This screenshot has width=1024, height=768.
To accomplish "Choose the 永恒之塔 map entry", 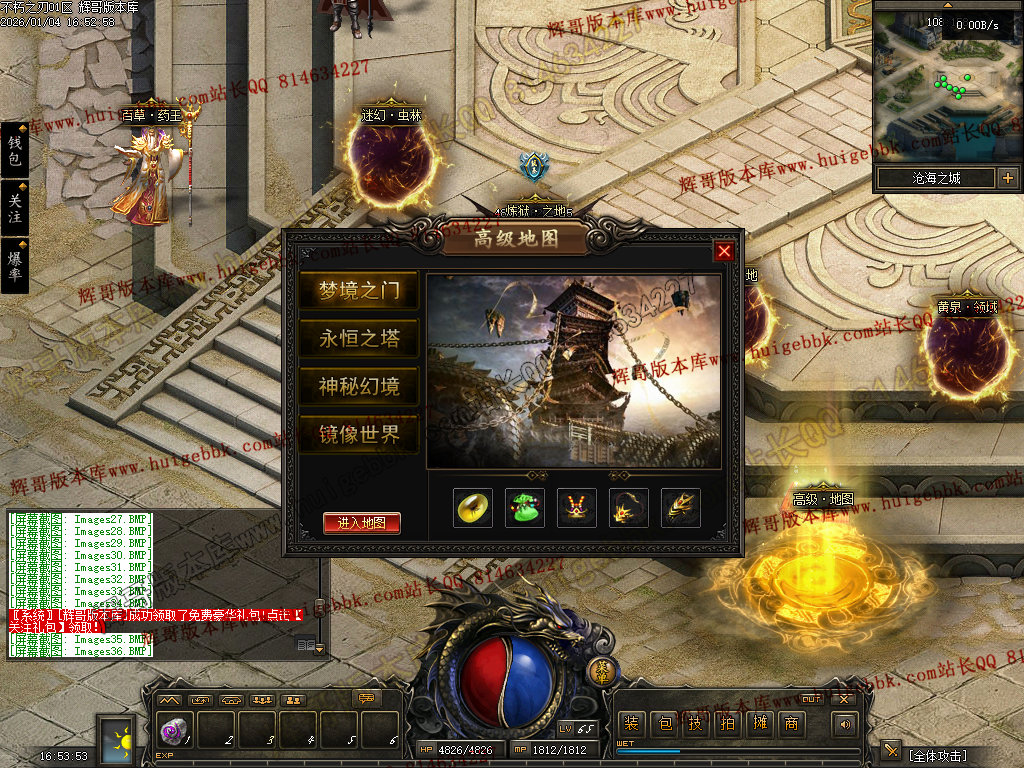I will (358, 339).
